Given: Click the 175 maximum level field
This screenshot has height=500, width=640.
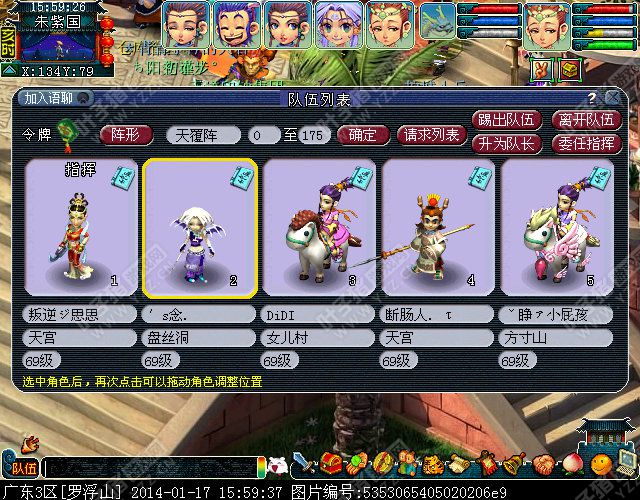Looking at the screenshot, I should tap(313, 135).
